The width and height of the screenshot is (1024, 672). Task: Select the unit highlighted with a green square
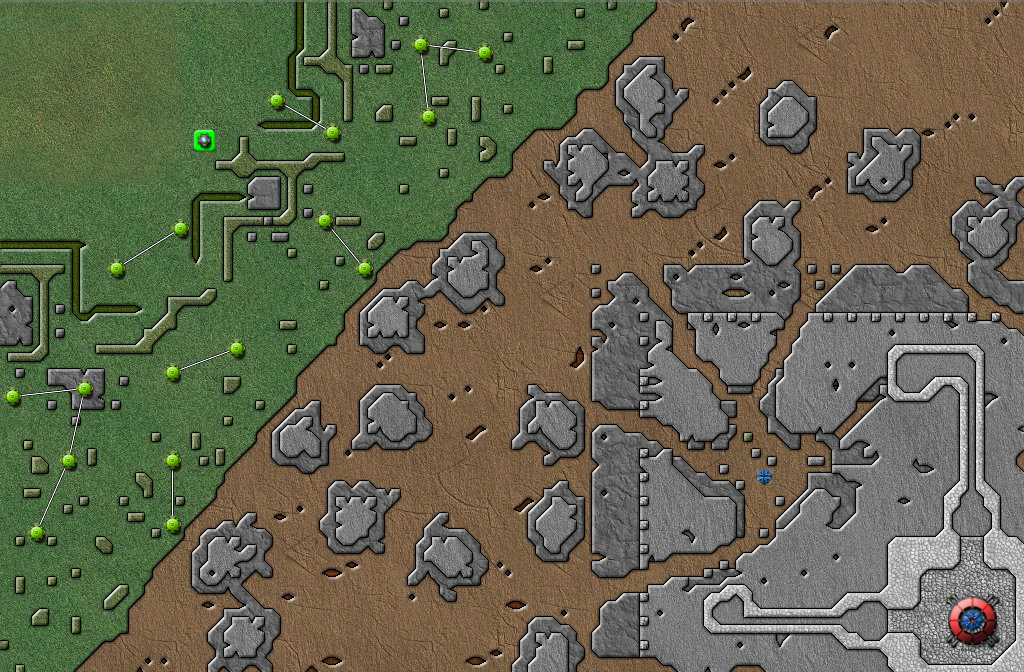[205, 141]
